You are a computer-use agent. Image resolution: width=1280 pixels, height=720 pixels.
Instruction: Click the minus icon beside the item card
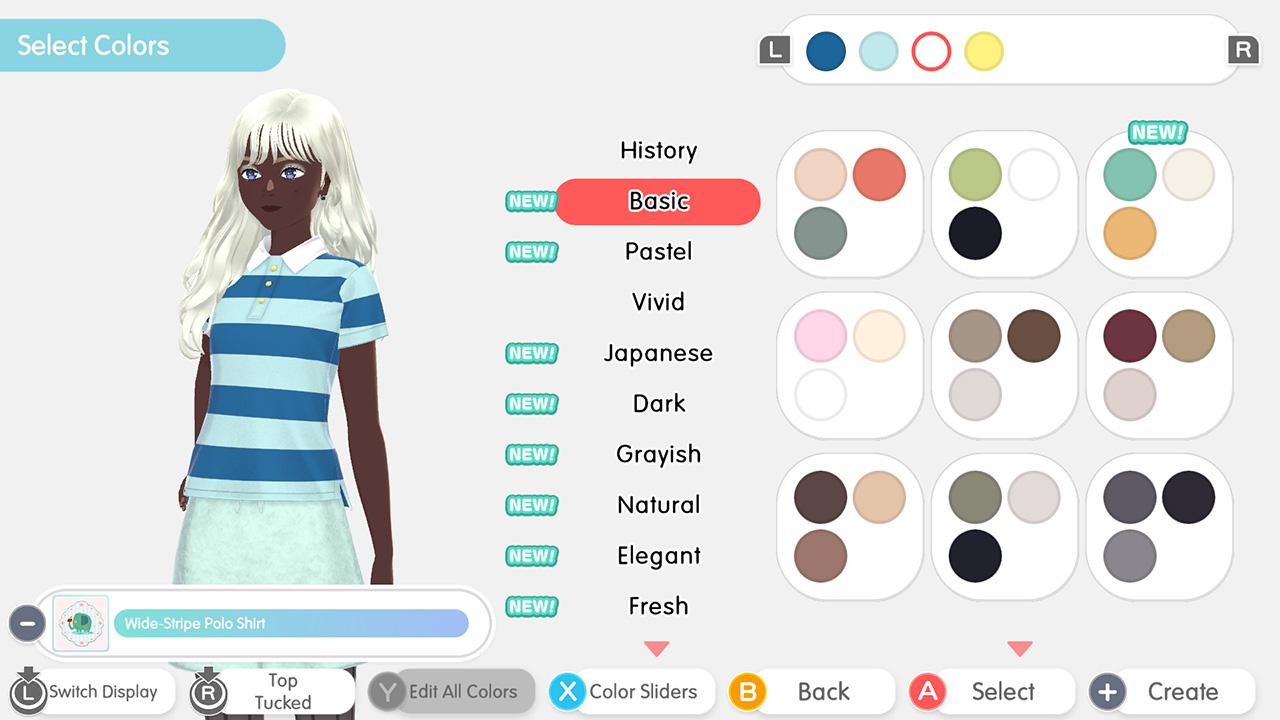27,623
